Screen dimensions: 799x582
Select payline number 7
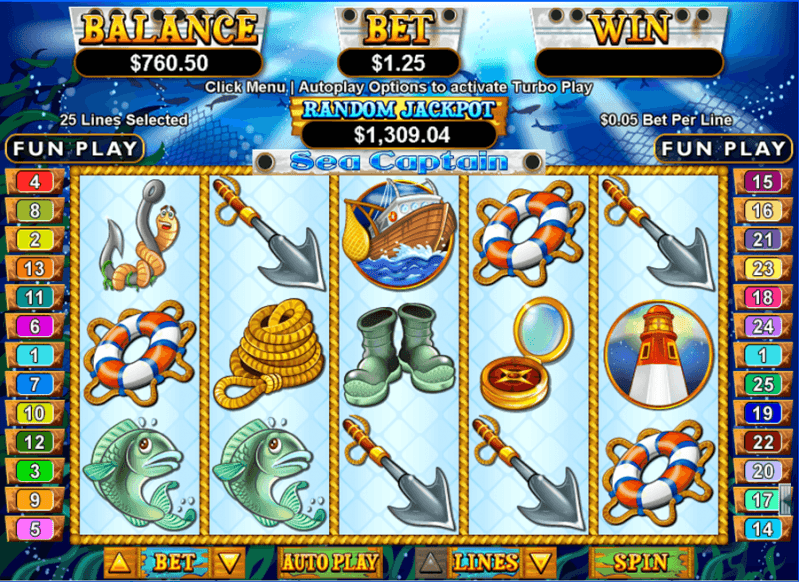[x=35, y=384]
